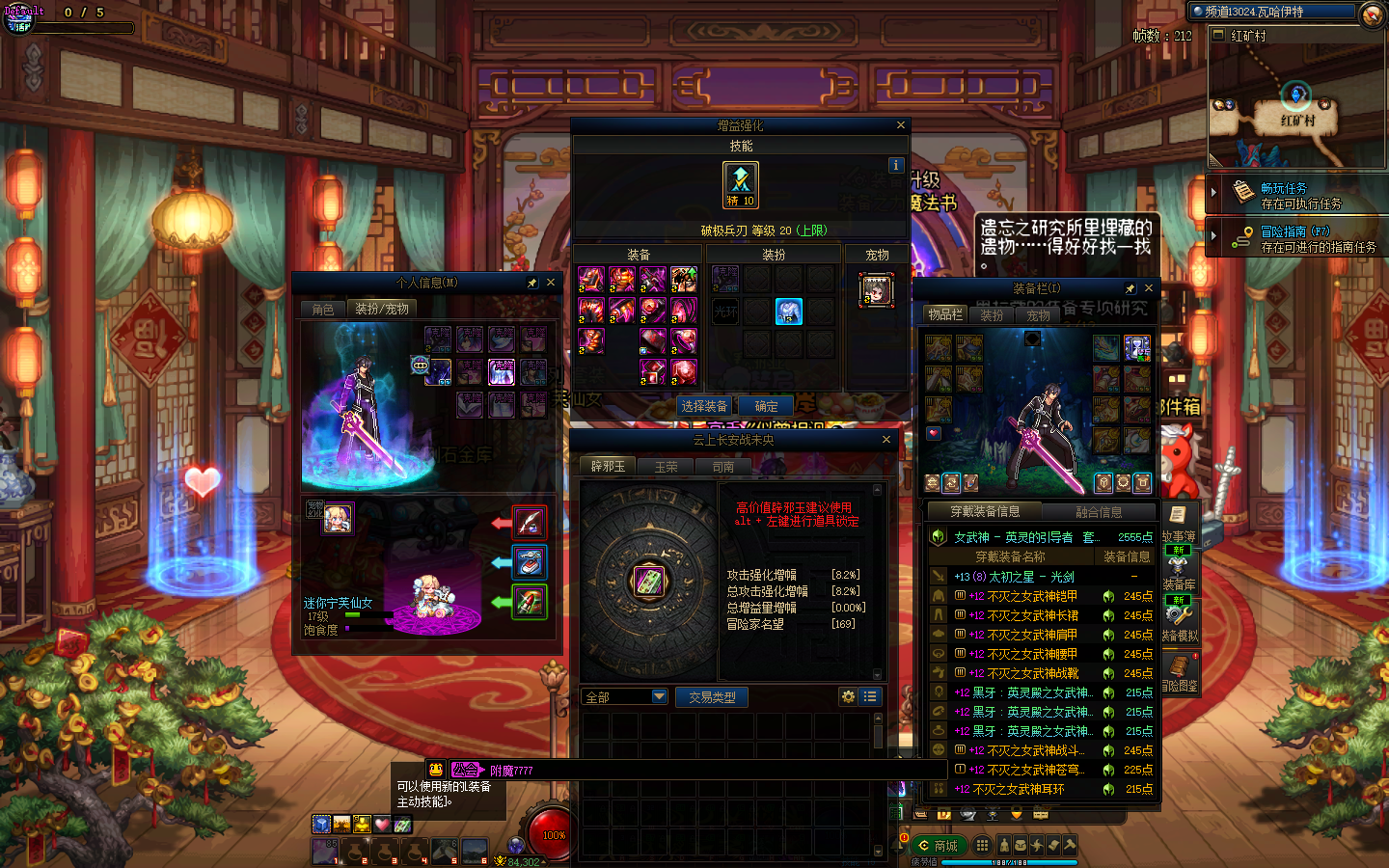Confirm with the 确定 button
The height and width of the screenshot is (868, 1389).
(x=767, y=406)
